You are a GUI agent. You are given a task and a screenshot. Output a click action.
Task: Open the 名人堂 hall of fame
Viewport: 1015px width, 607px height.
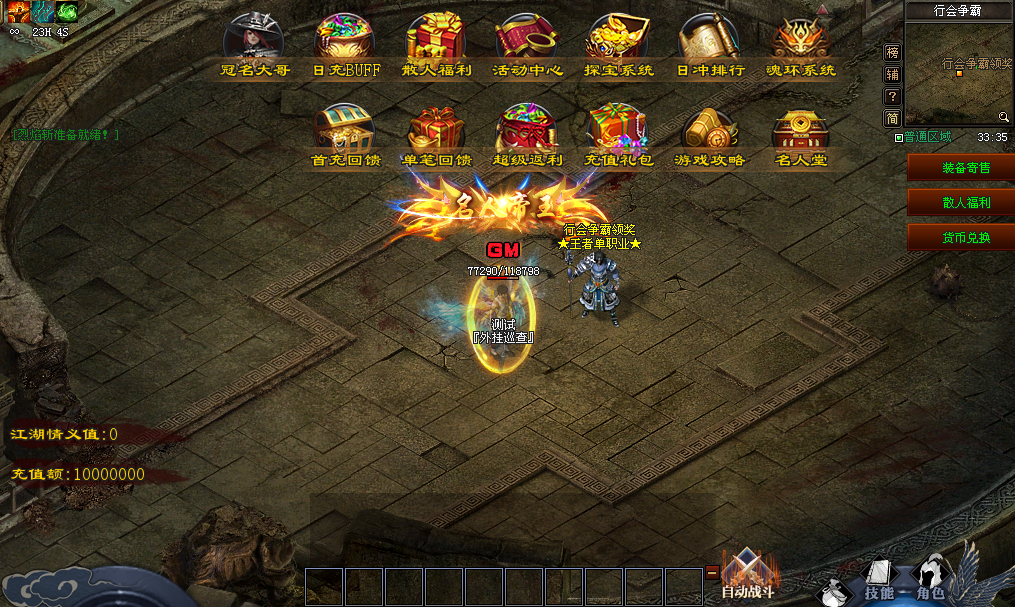pyautogui.click(x=800, y=132)
